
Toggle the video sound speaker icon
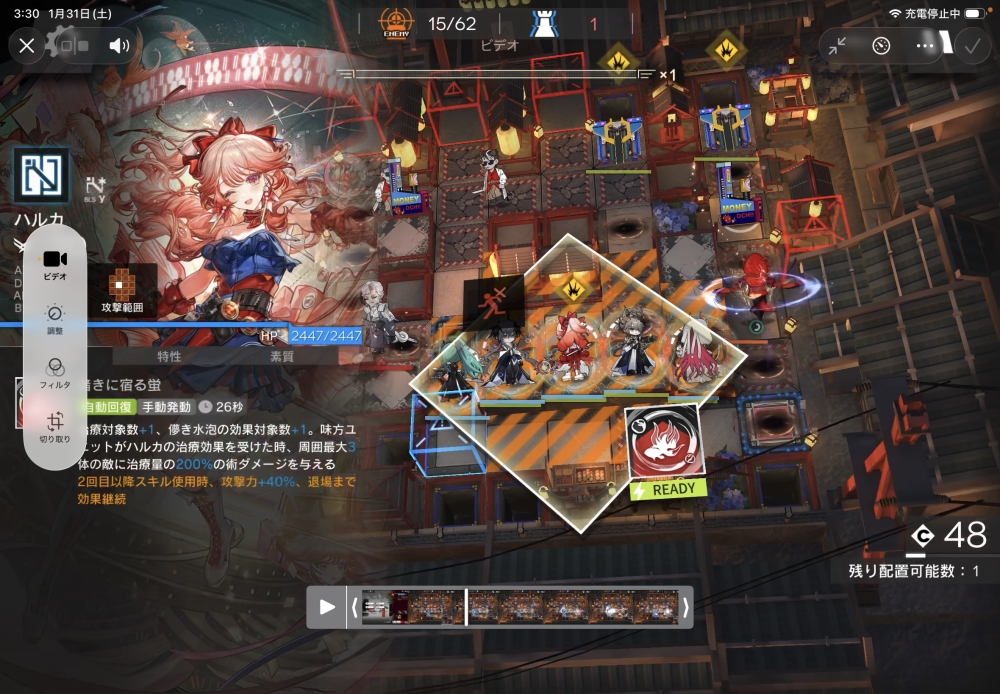tap(120, 45)
